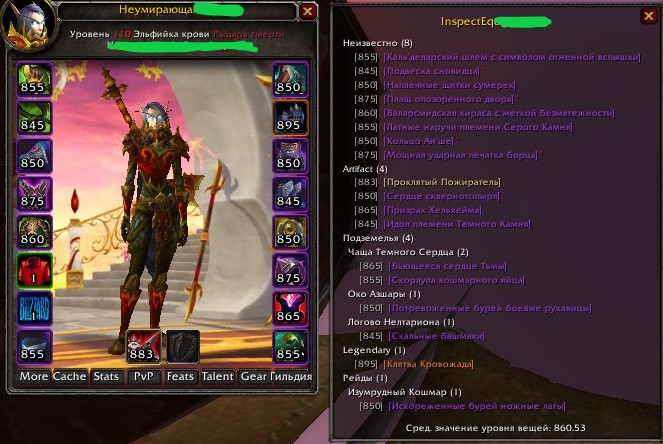Screen dimensions: 663x444
Task: Show the Stats tab
Action: pos(105,376)
